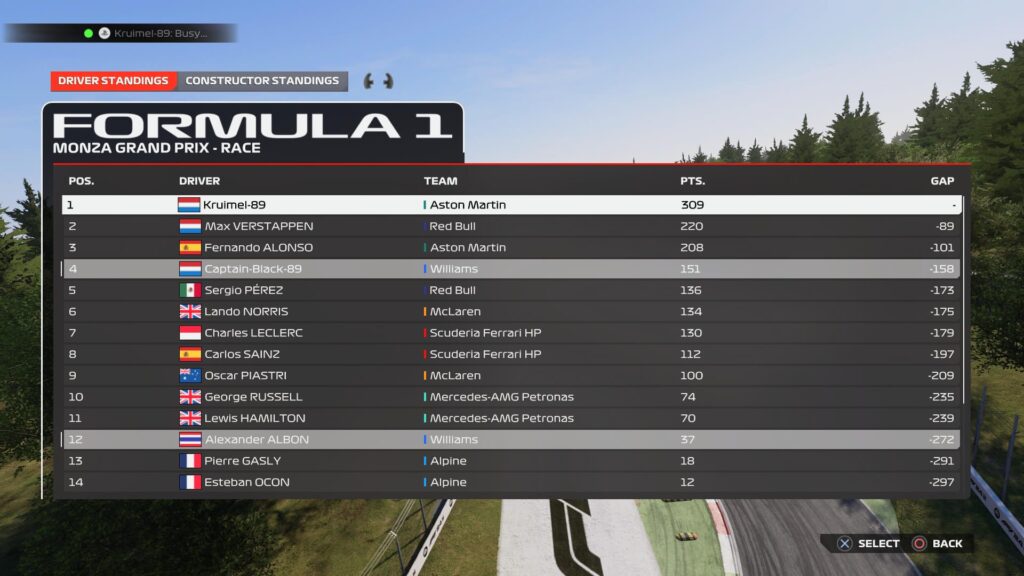Viewport: 1024px width, 576px height.
Task: Click Carlos Sainz's standings row
Action: coord(510,354)
